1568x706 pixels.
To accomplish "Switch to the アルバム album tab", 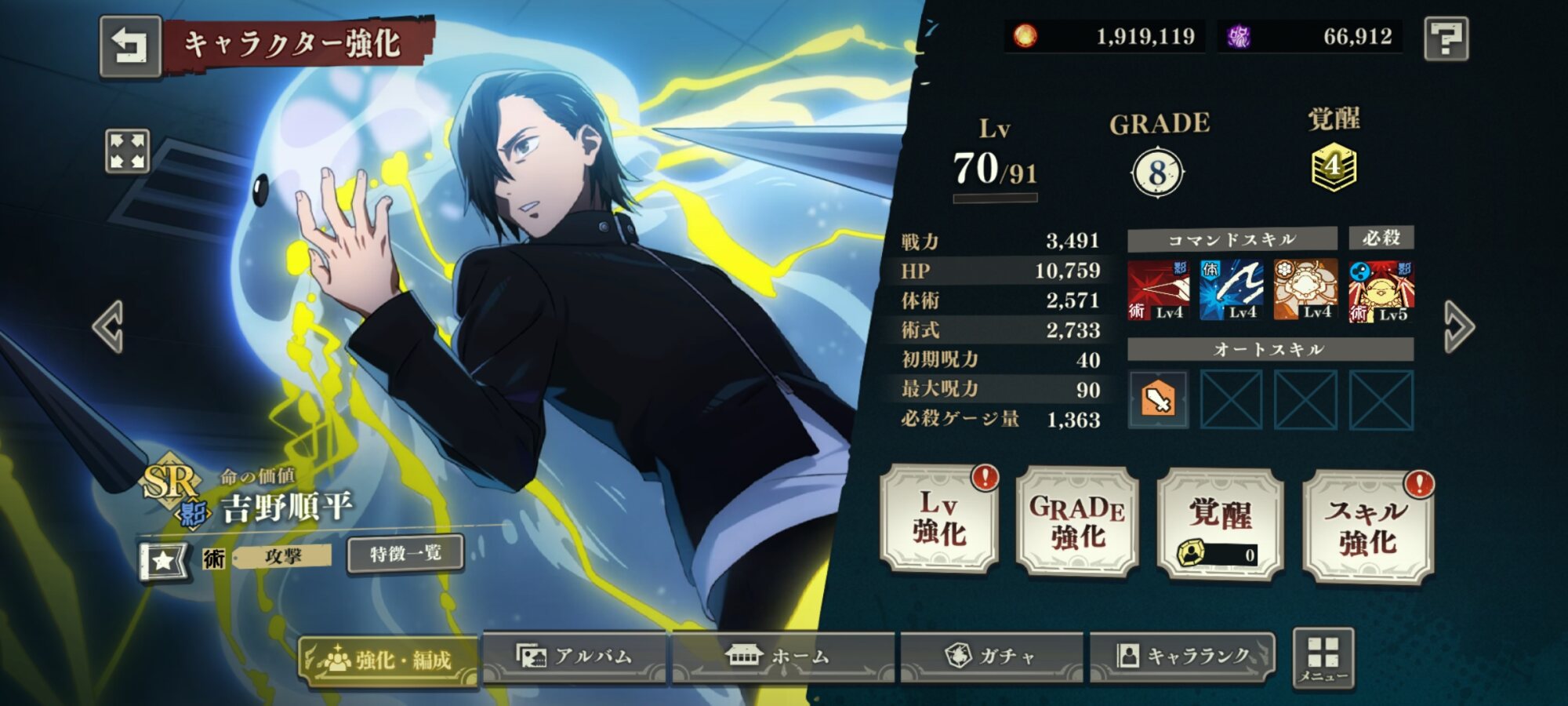I will [575, 656].
